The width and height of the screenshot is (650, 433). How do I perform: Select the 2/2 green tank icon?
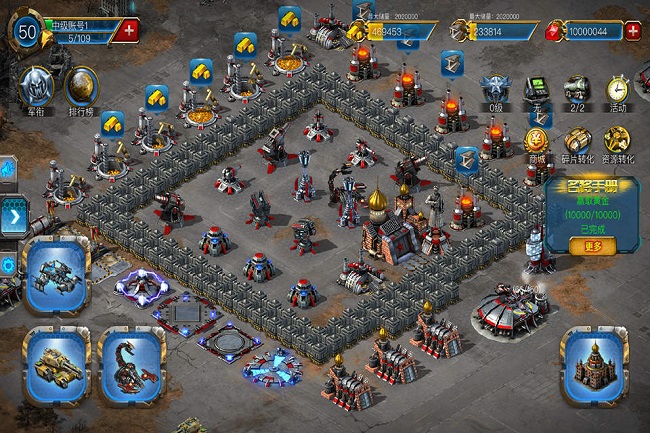pos(577,89)
